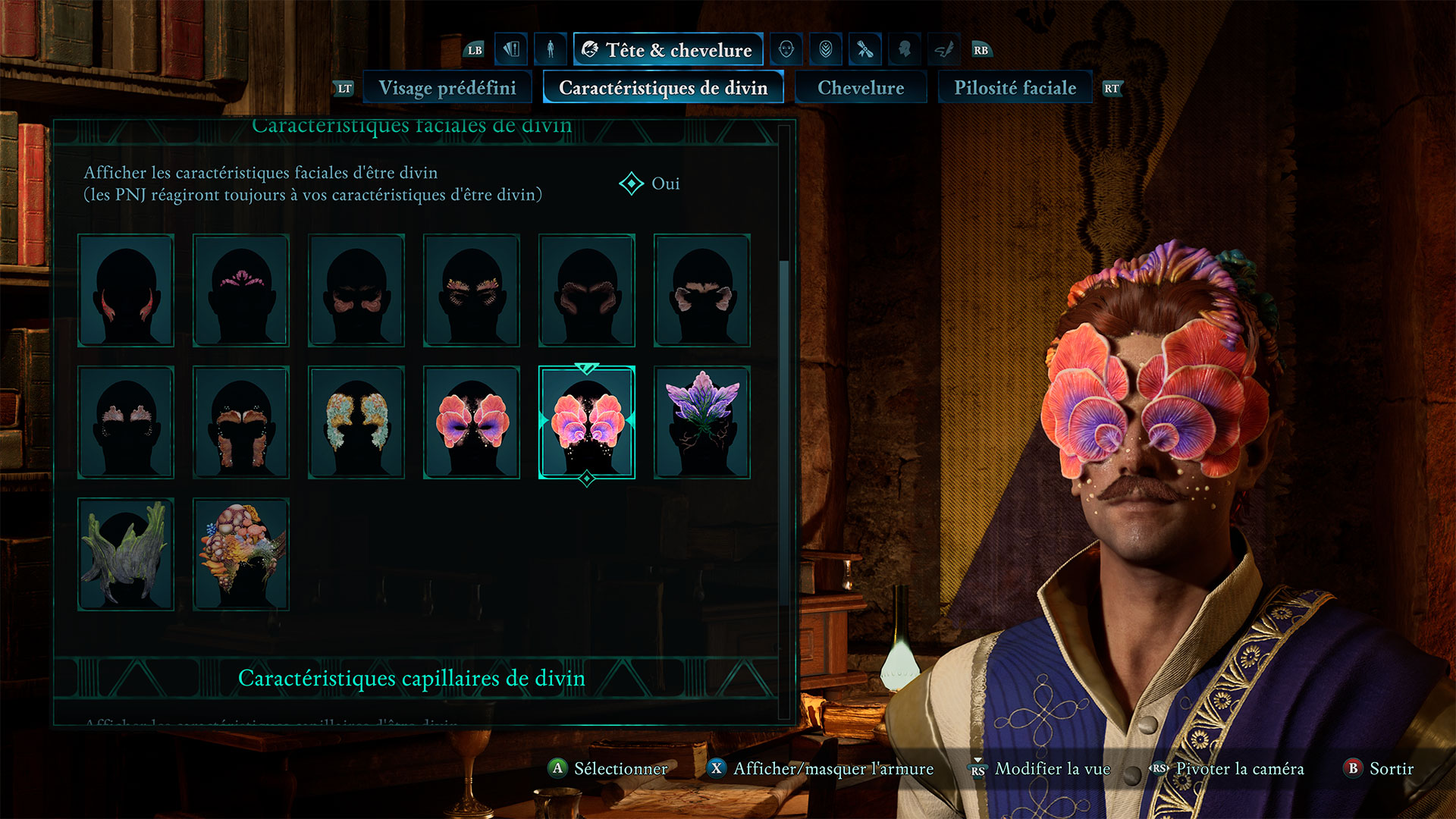
Task: Switch to the Visage prédéfini tab
Action: click(447, 88)
